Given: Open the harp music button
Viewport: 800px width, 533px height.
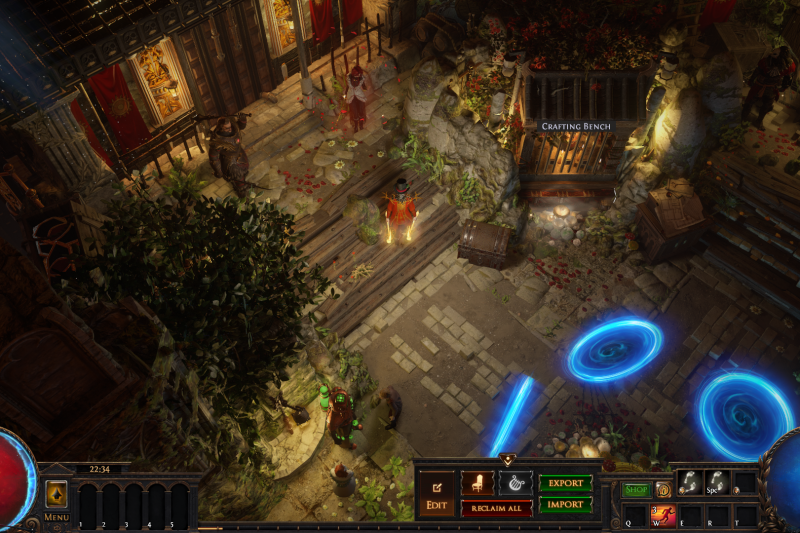Looking at the screenshot, I should 515,483.
